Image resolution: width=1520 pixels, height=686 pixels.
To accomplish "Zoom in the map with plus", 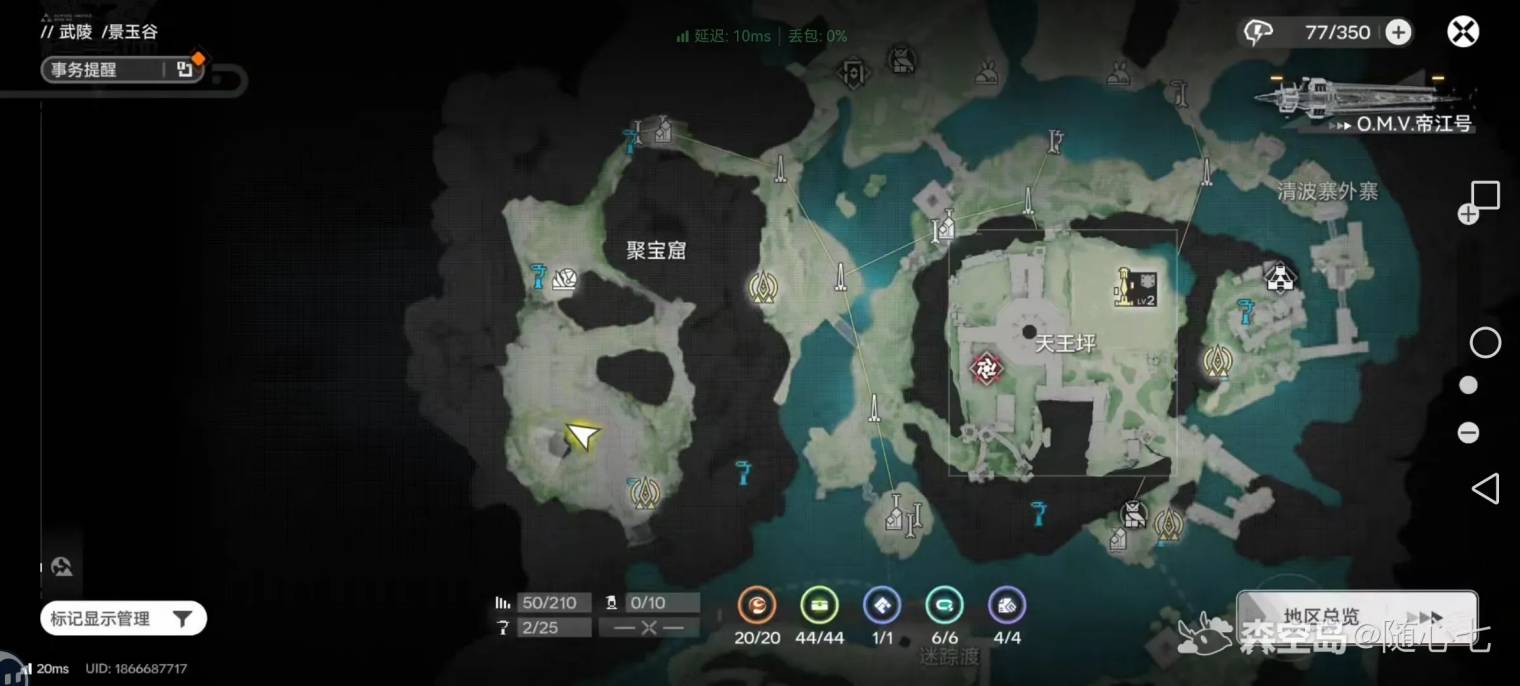I will (x=1468, y=214).
